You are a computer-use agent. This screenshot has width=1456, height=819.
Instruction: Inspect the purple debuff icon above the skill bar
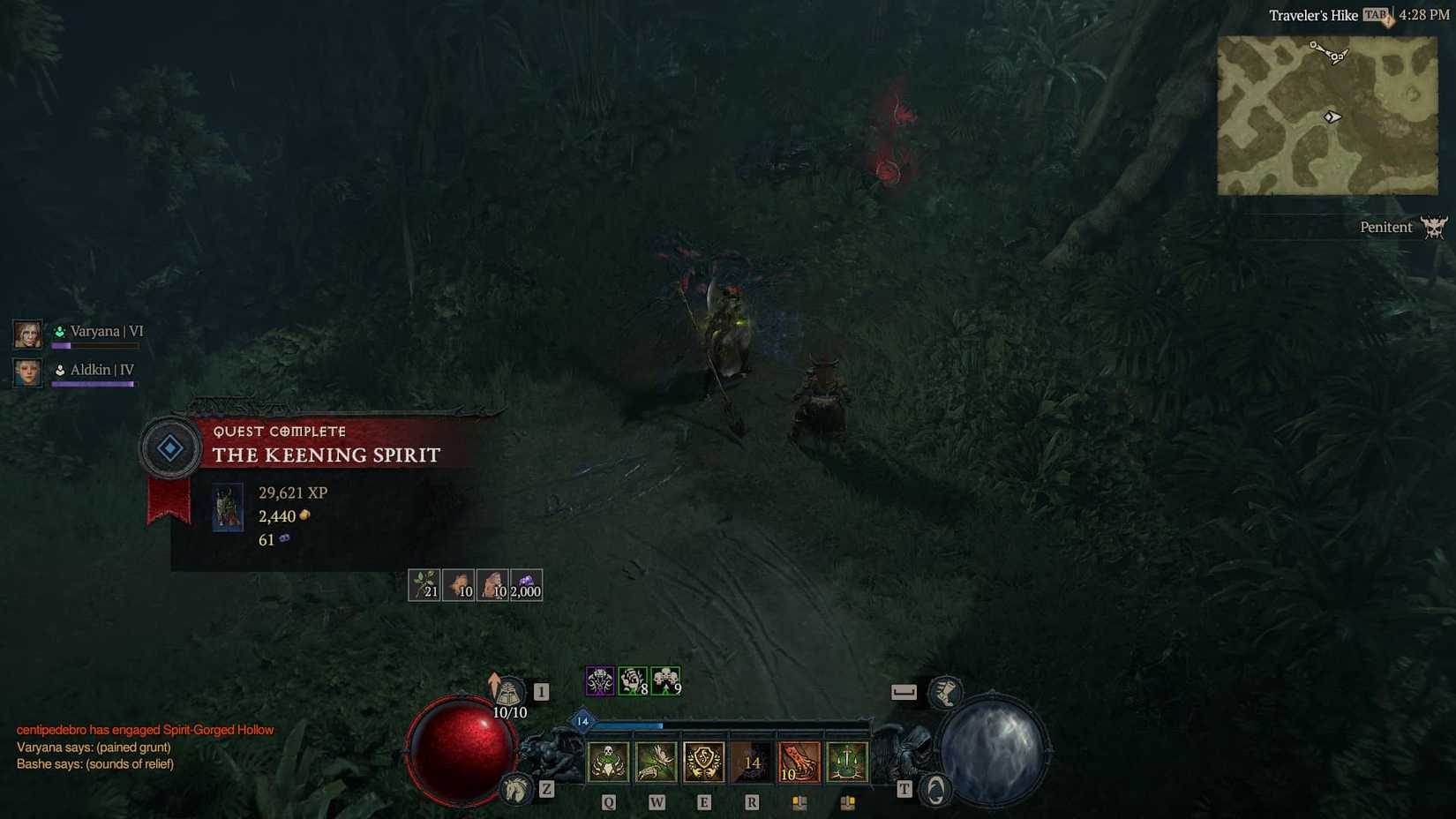point(599,680)
